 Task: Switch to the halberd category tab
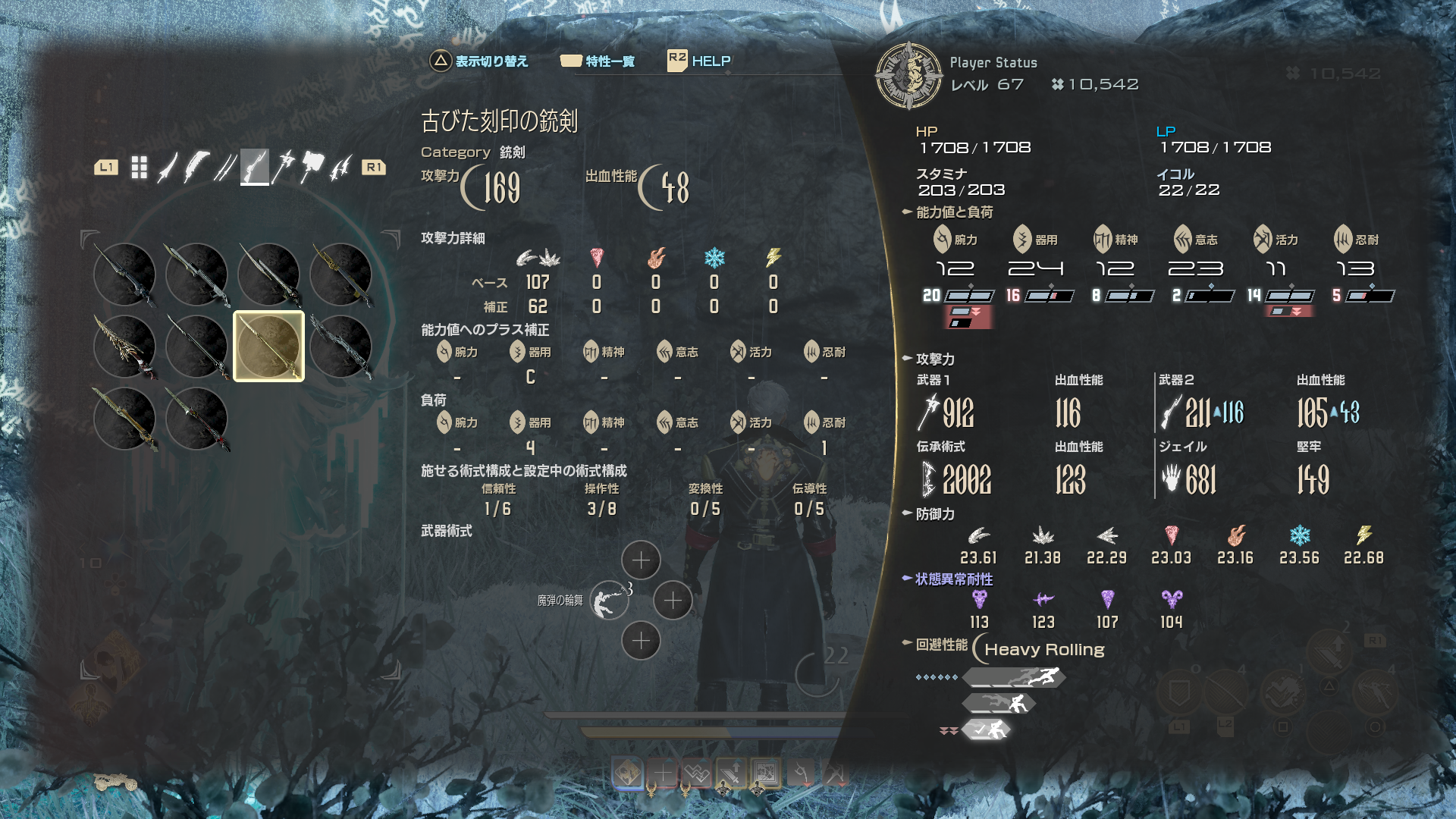[283, 168]
